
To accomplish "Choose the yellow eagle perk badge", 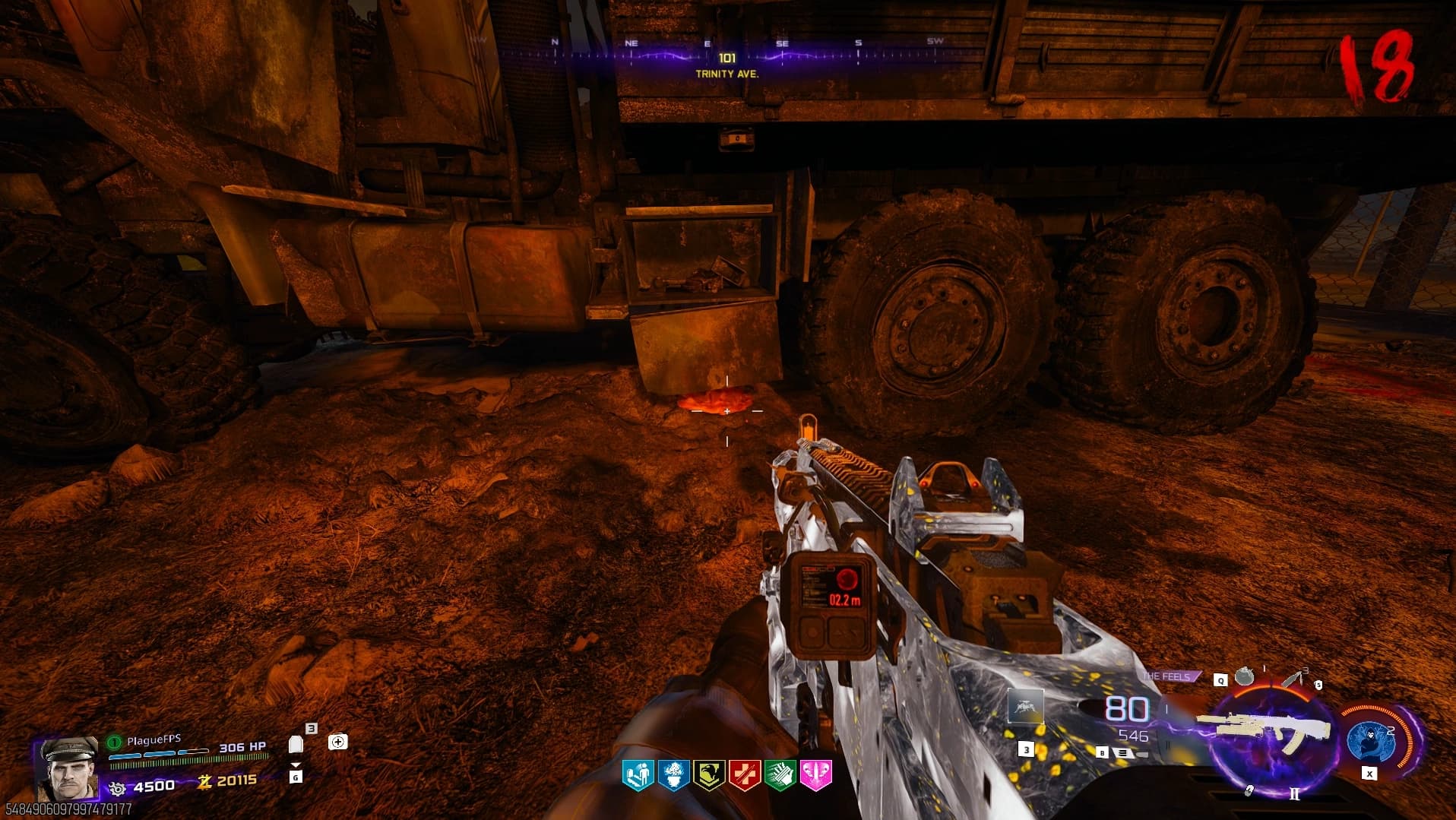I will coord(709,776).
